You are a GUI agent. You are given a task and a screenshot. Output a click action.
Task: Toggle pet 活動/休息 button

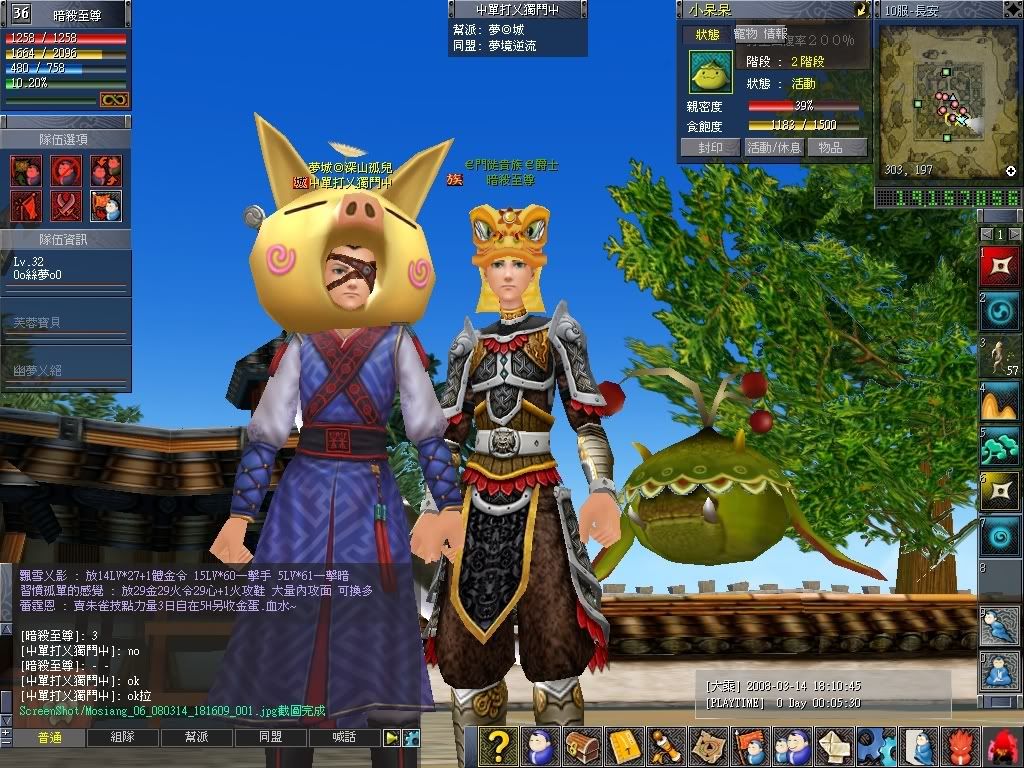pyautogui.click(x=773, y=147)
